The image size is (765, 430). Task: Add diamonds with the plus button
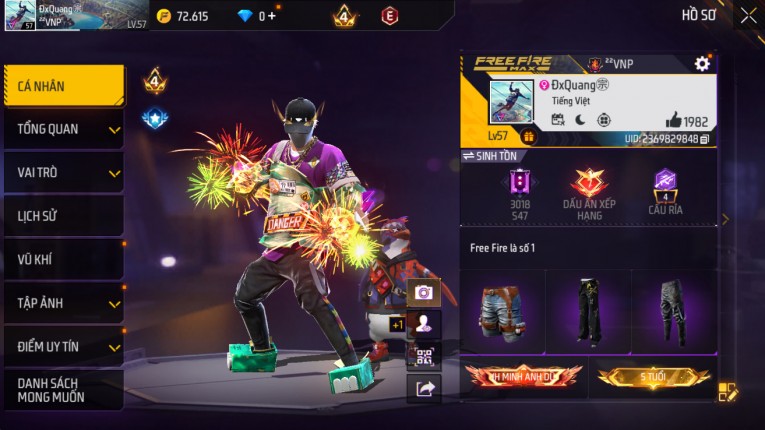[x=271, y=16]
